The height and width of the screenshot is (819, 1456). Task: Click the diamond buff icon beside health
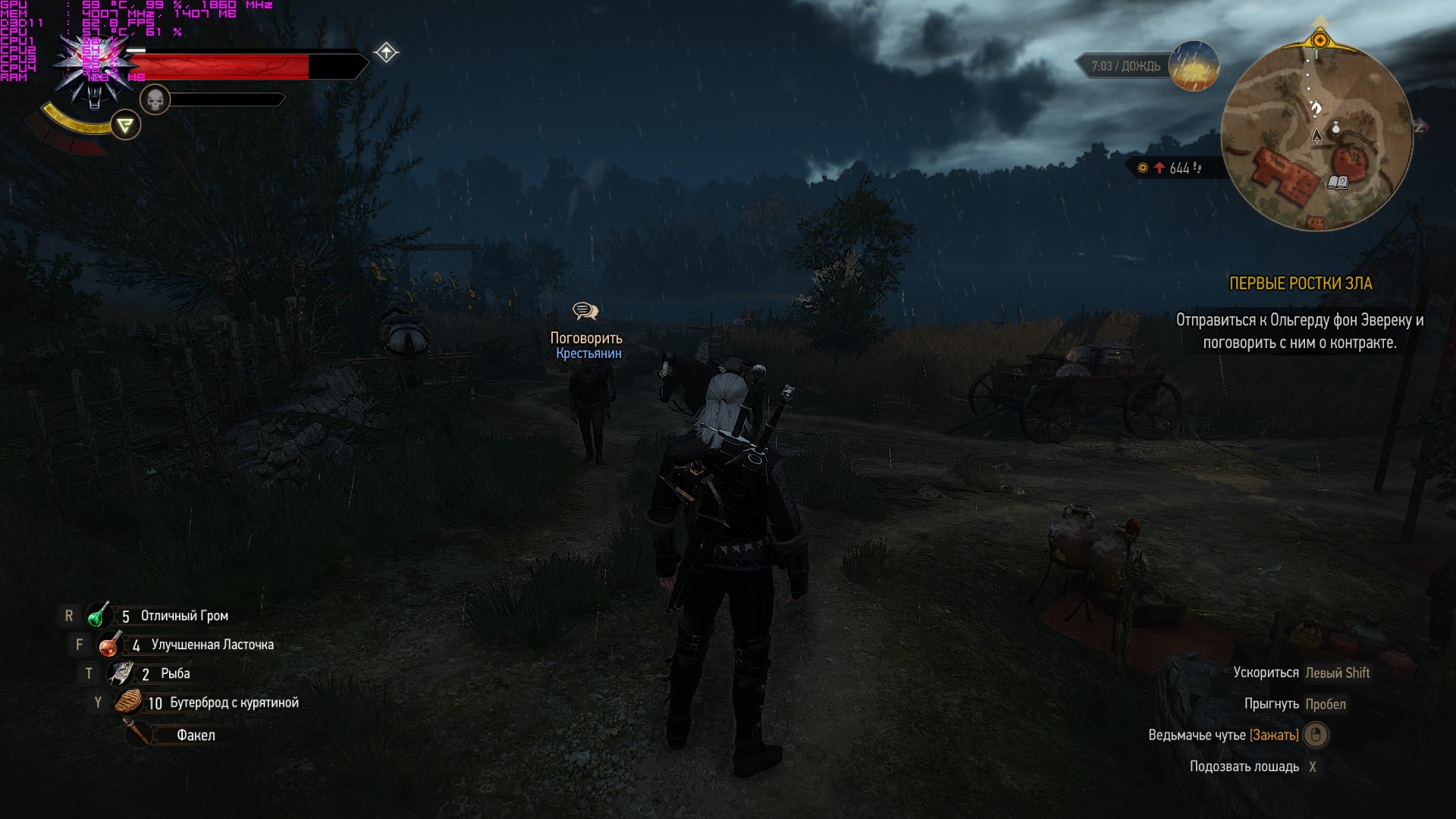(x=386, y=52)
